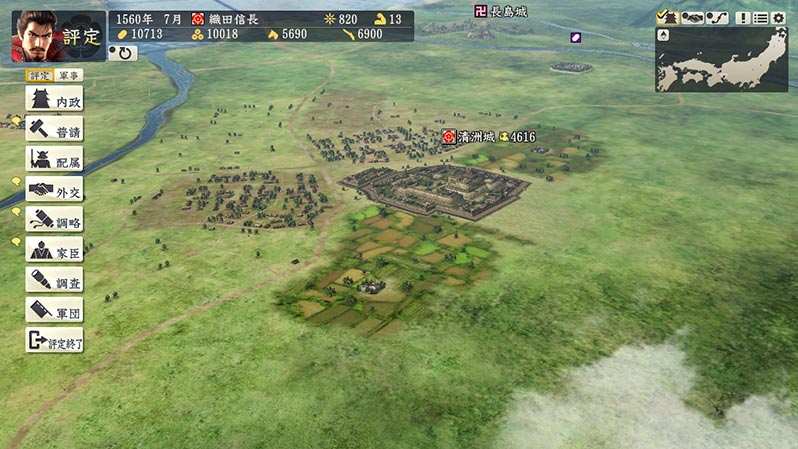Open the list icon menu

(760, 18)
